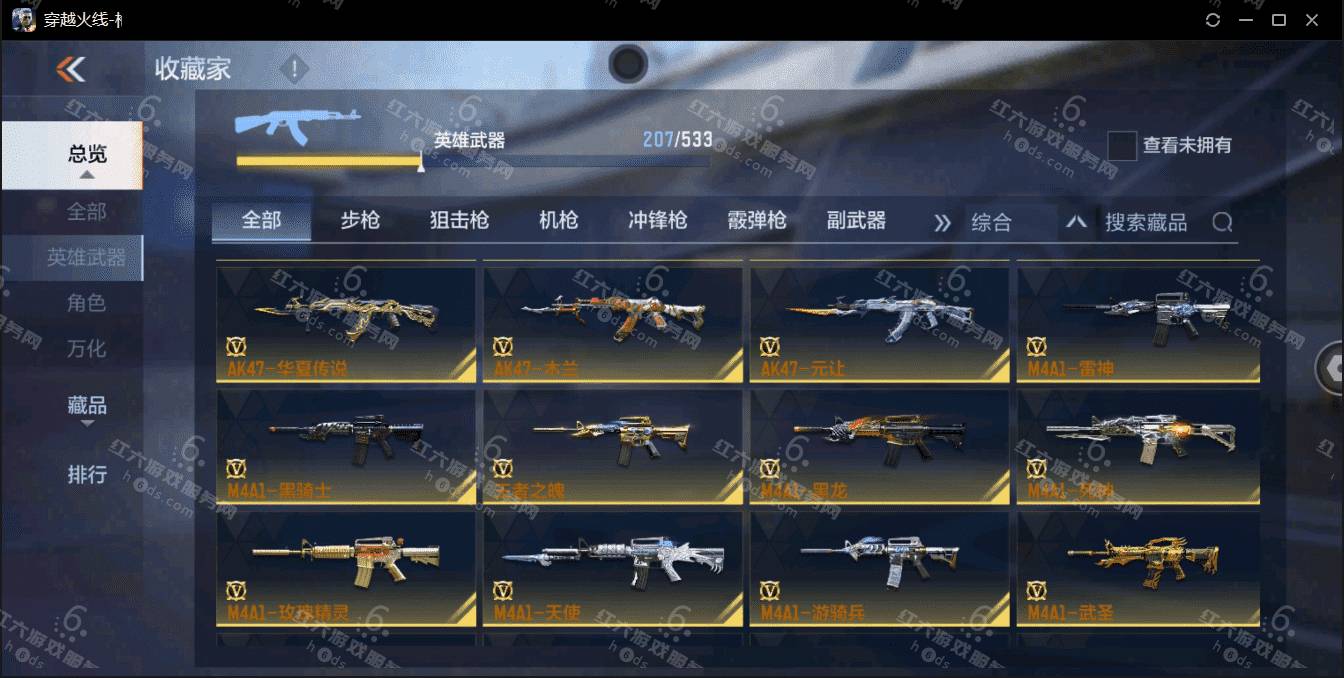Open the 排行 ranking page

coord(87,474)
